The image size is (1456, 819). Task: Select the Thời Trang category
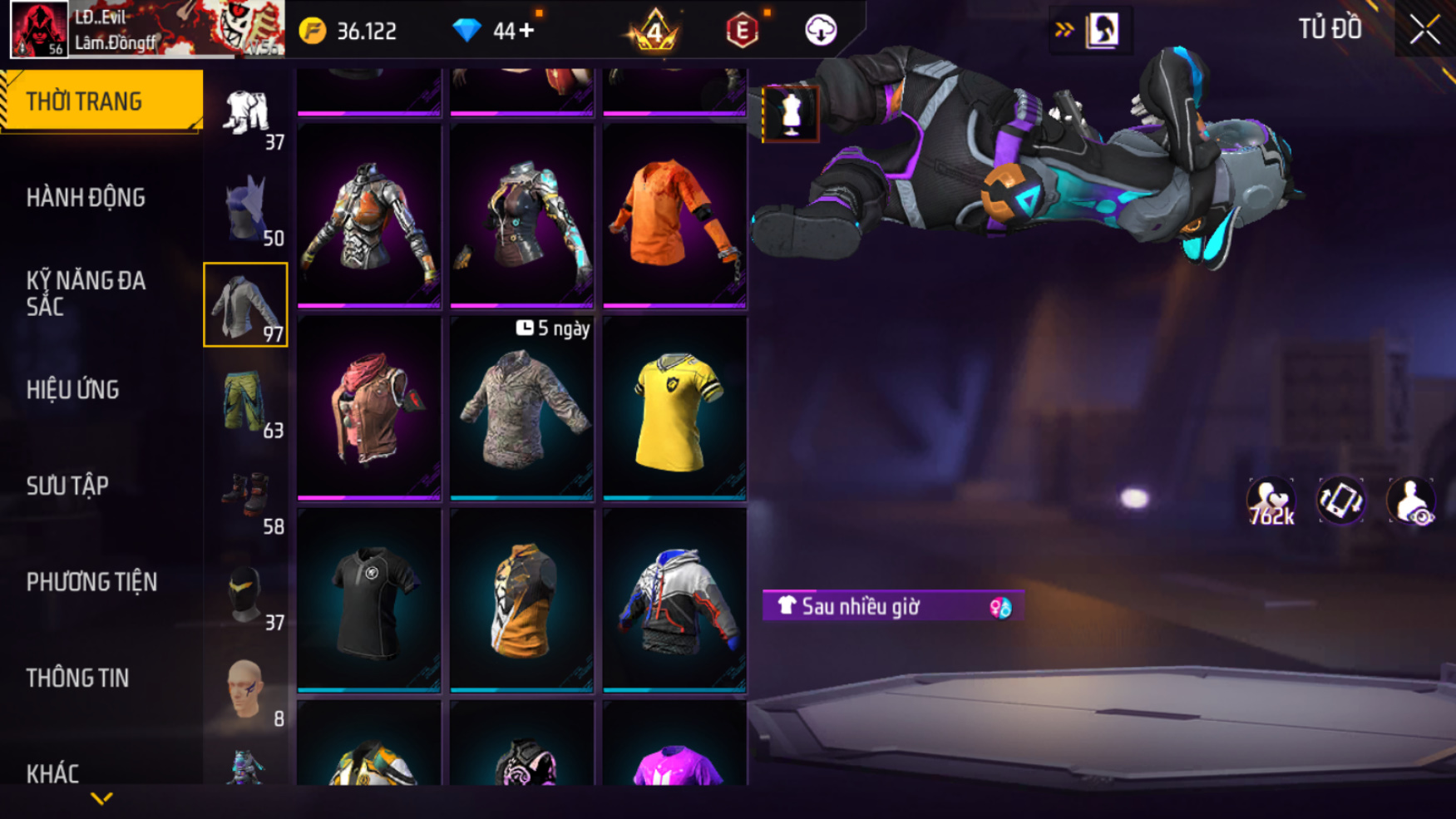tap(84, 101)
